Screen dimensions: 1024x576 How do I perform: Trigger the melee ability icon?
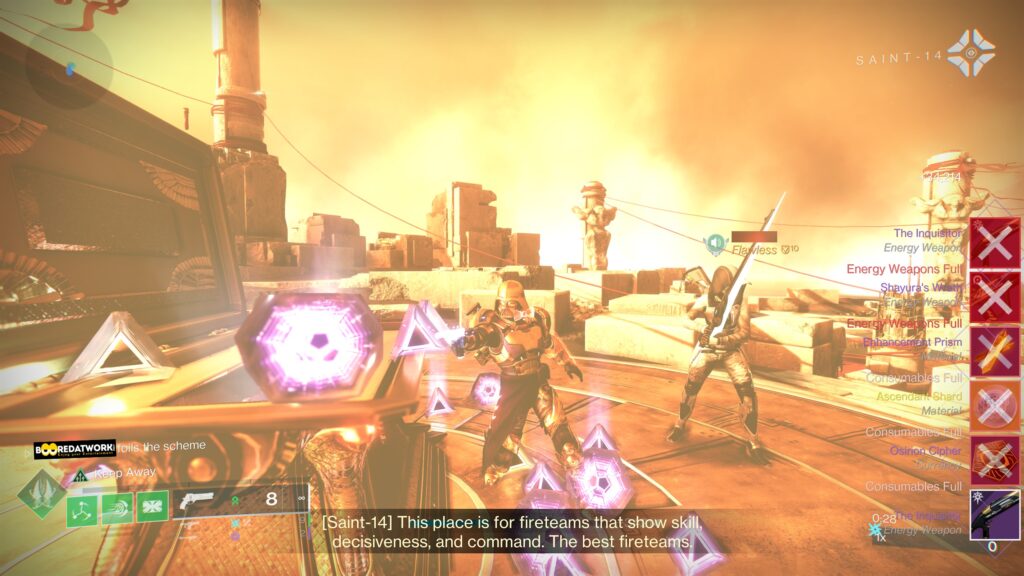(x=117, y=507)
